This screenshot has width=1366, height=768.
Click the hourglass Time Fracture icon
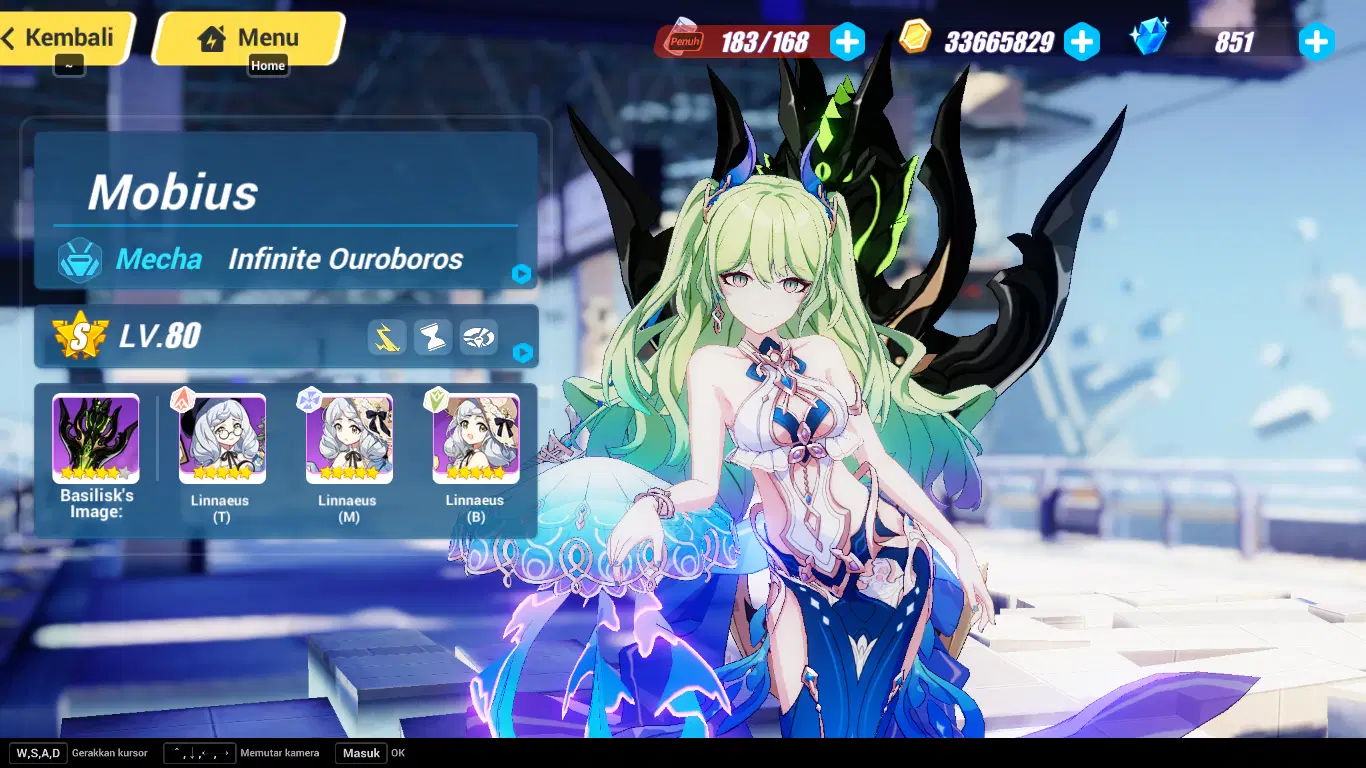coord(433,338)
